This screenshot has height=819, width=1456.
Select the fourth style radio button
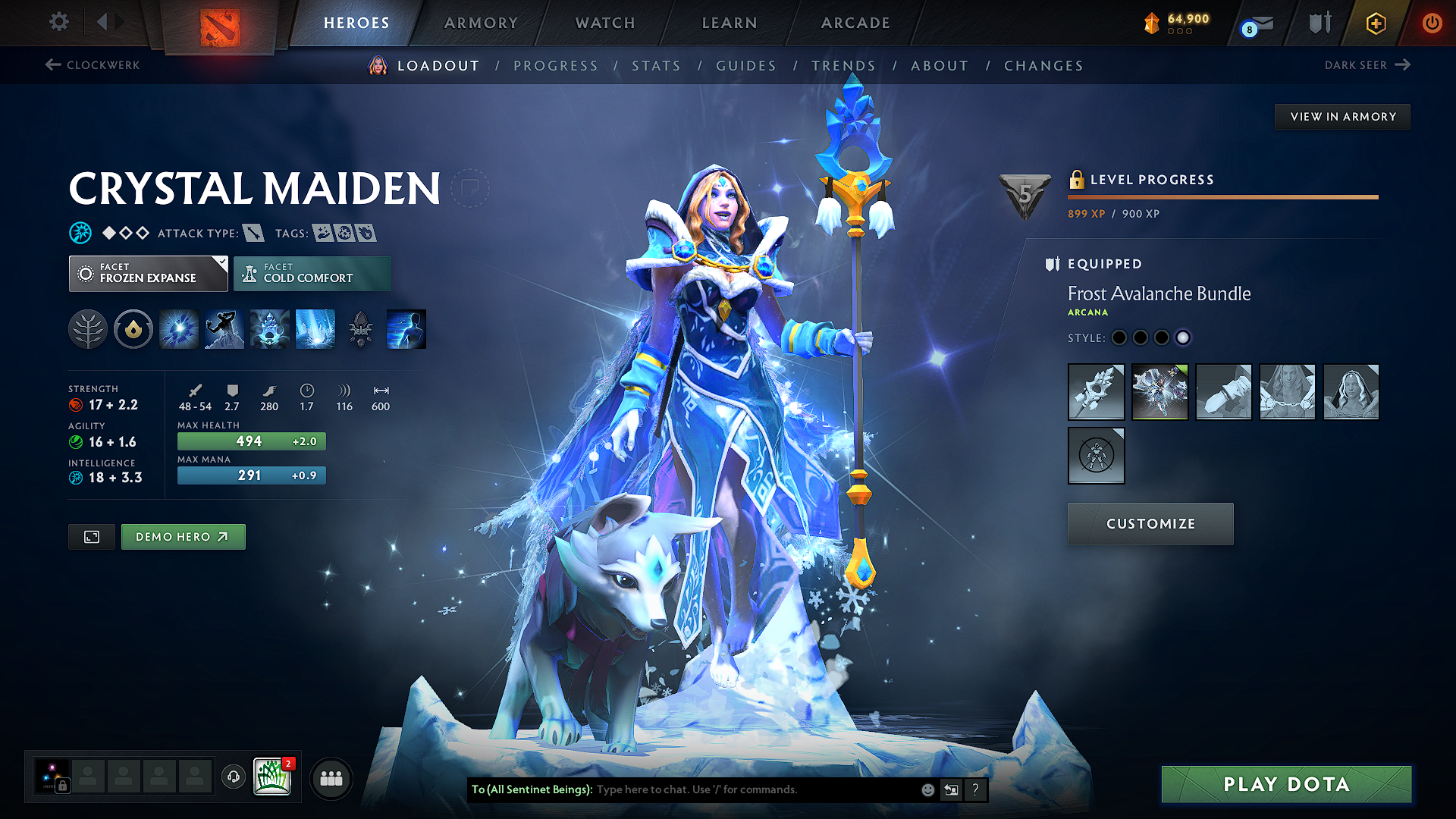[x=1183, y=337]
